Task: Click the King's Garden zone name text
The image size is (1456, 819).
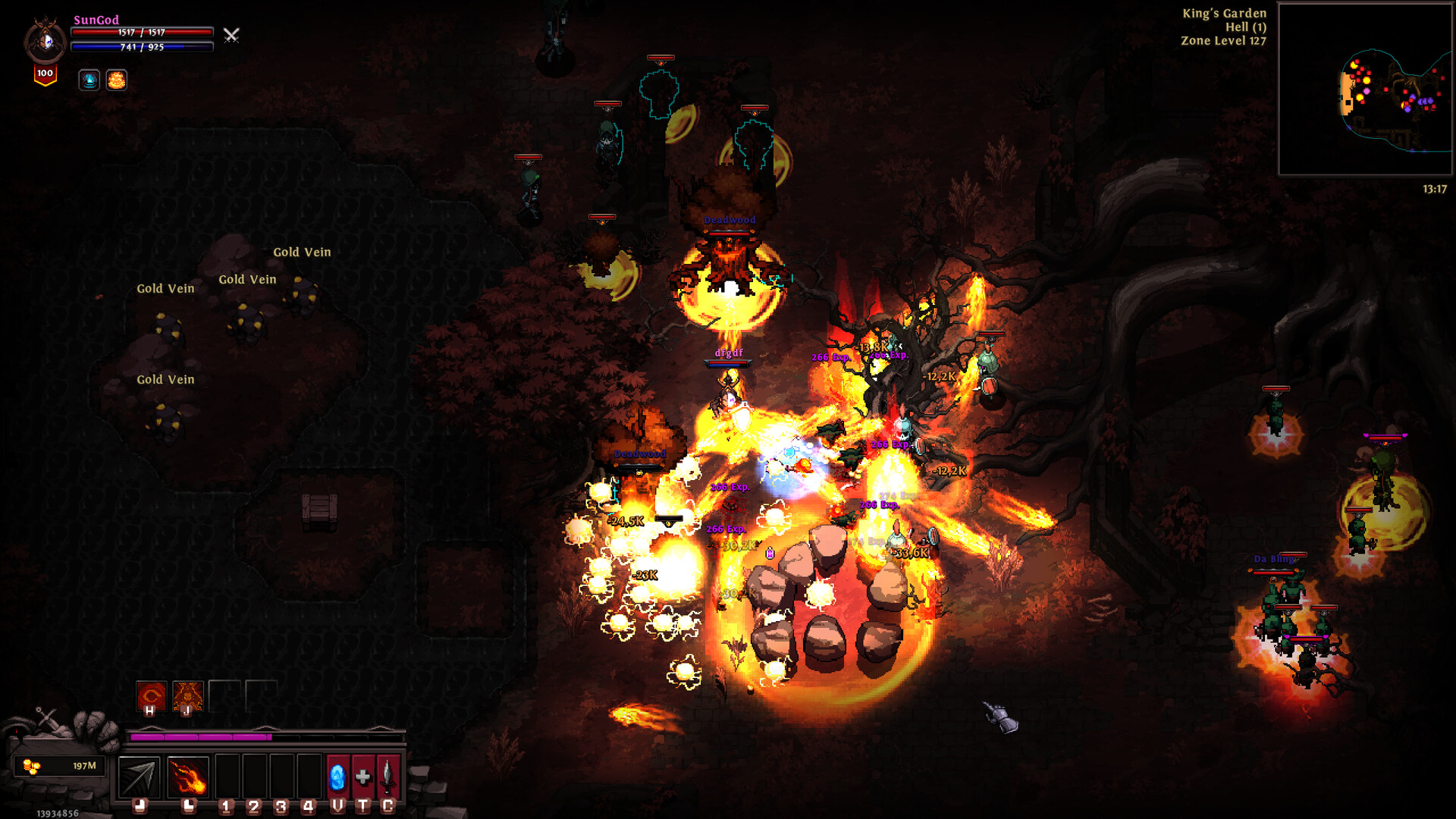Action: 1224,13
